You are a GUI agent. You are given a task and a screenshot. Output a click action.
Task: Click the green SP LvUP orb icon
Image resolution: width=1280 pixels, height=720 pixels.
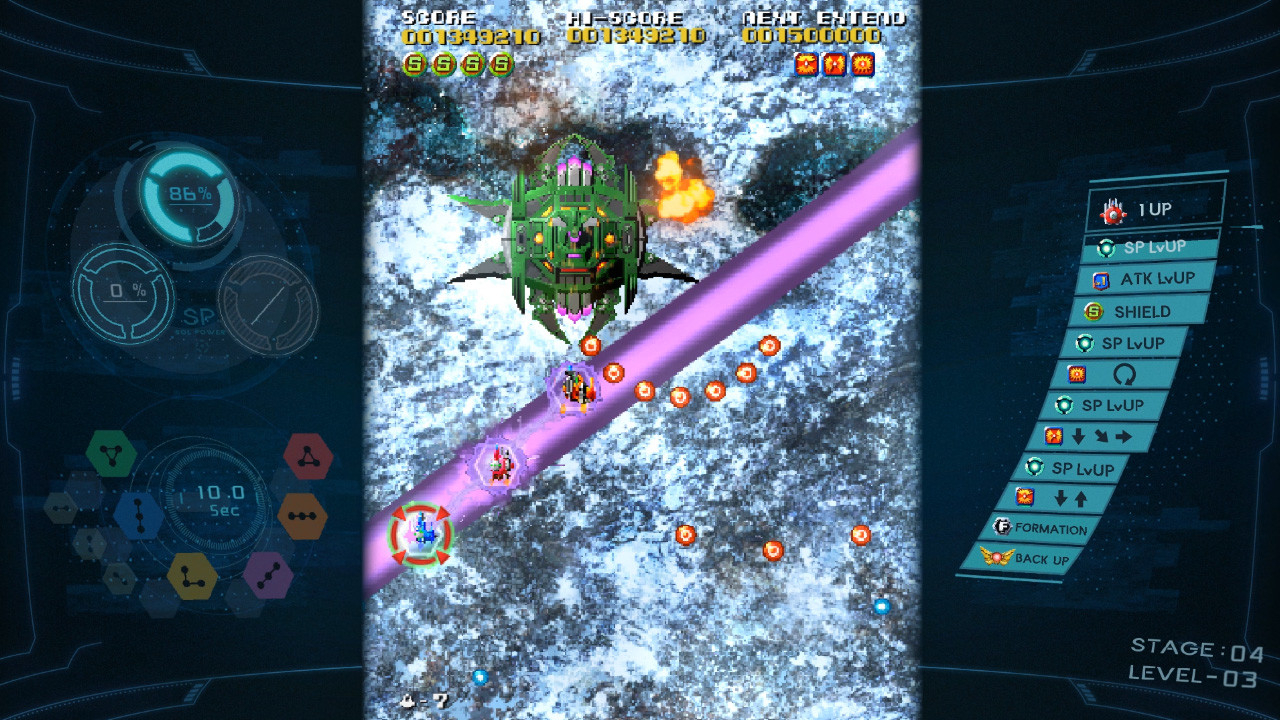[1108, 248]
